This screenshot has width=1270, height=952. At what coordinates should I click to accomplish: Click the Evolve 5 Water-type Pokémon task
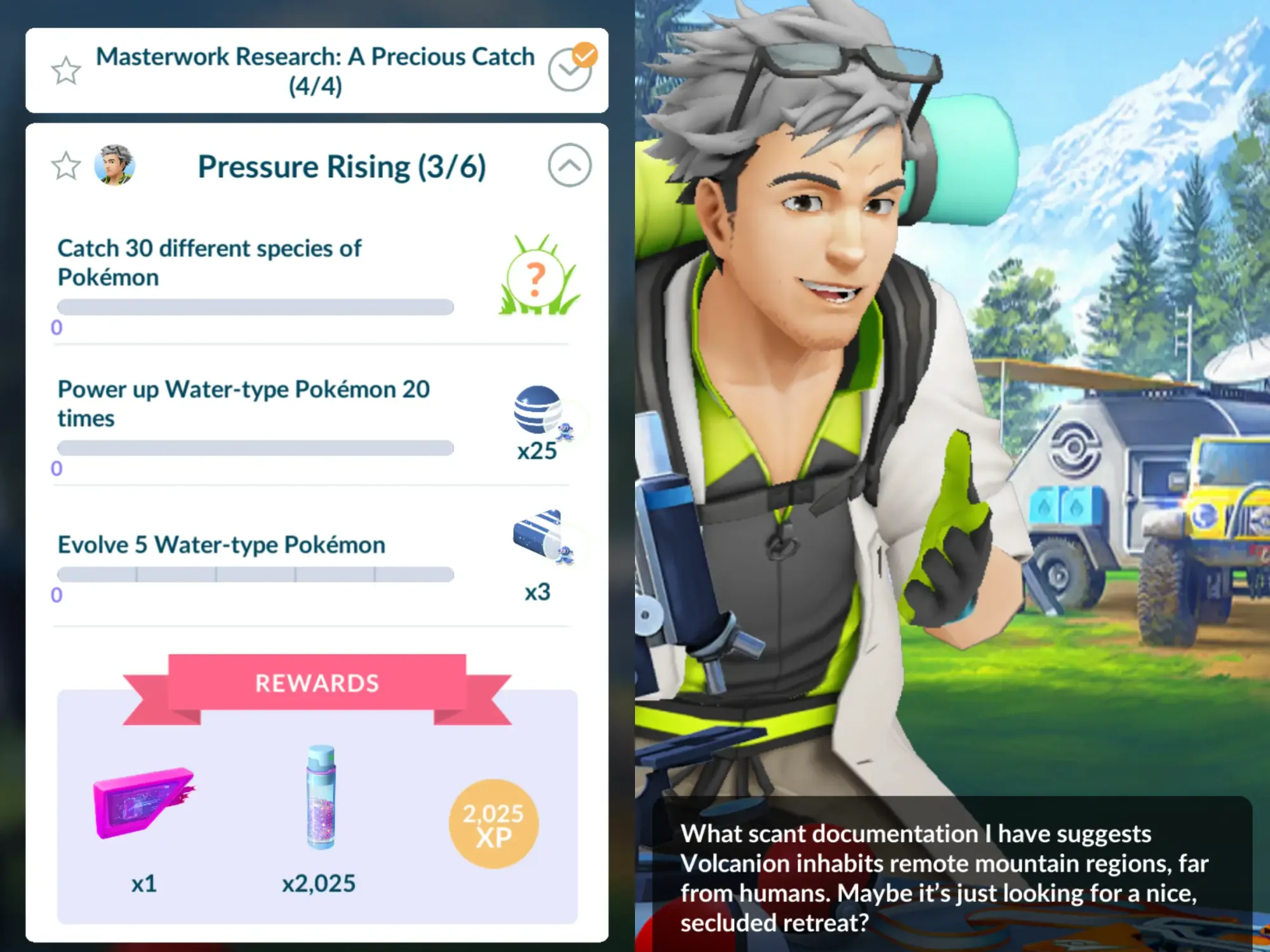220,544
